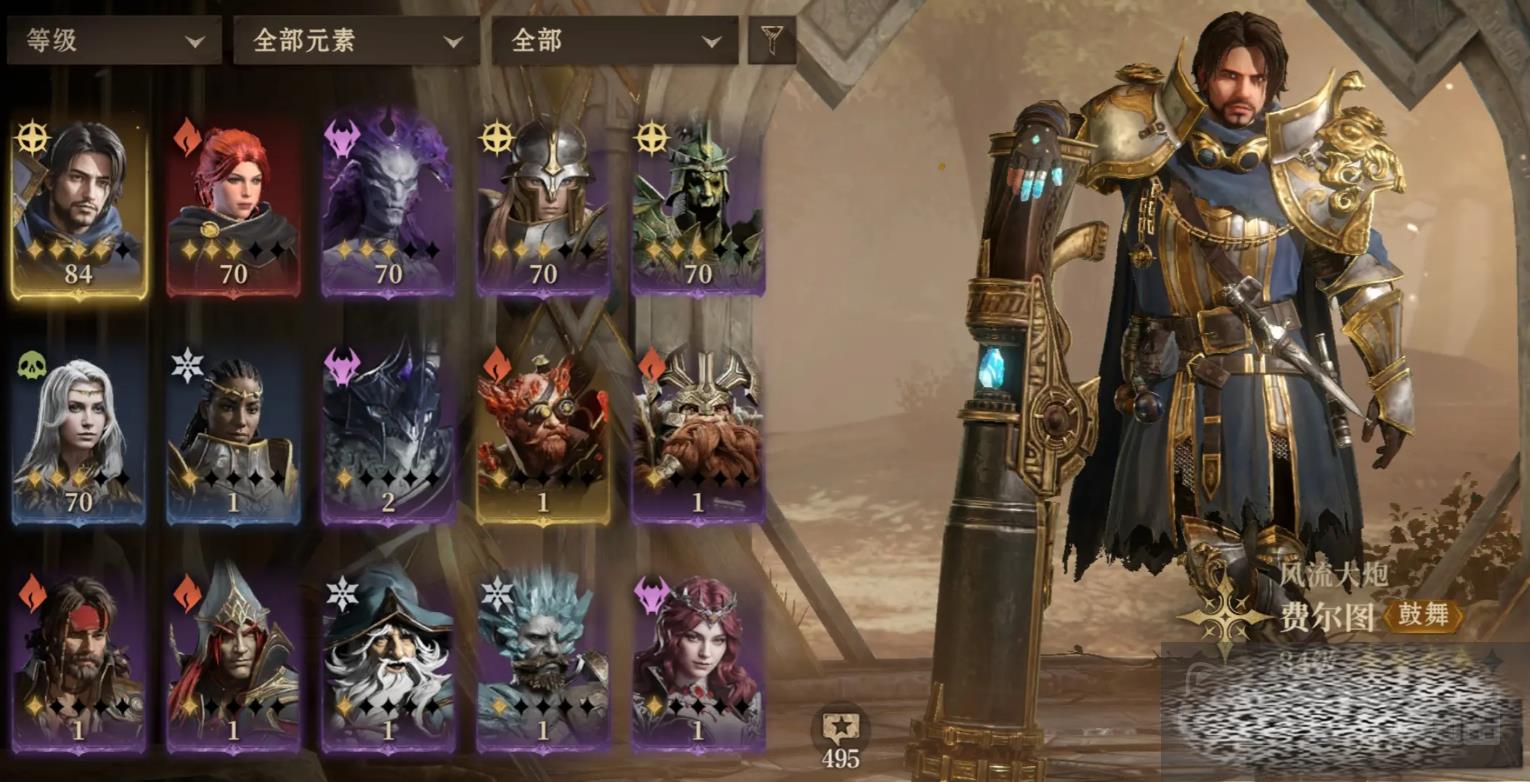Pick the dark spiked-armor knight card

389,435
